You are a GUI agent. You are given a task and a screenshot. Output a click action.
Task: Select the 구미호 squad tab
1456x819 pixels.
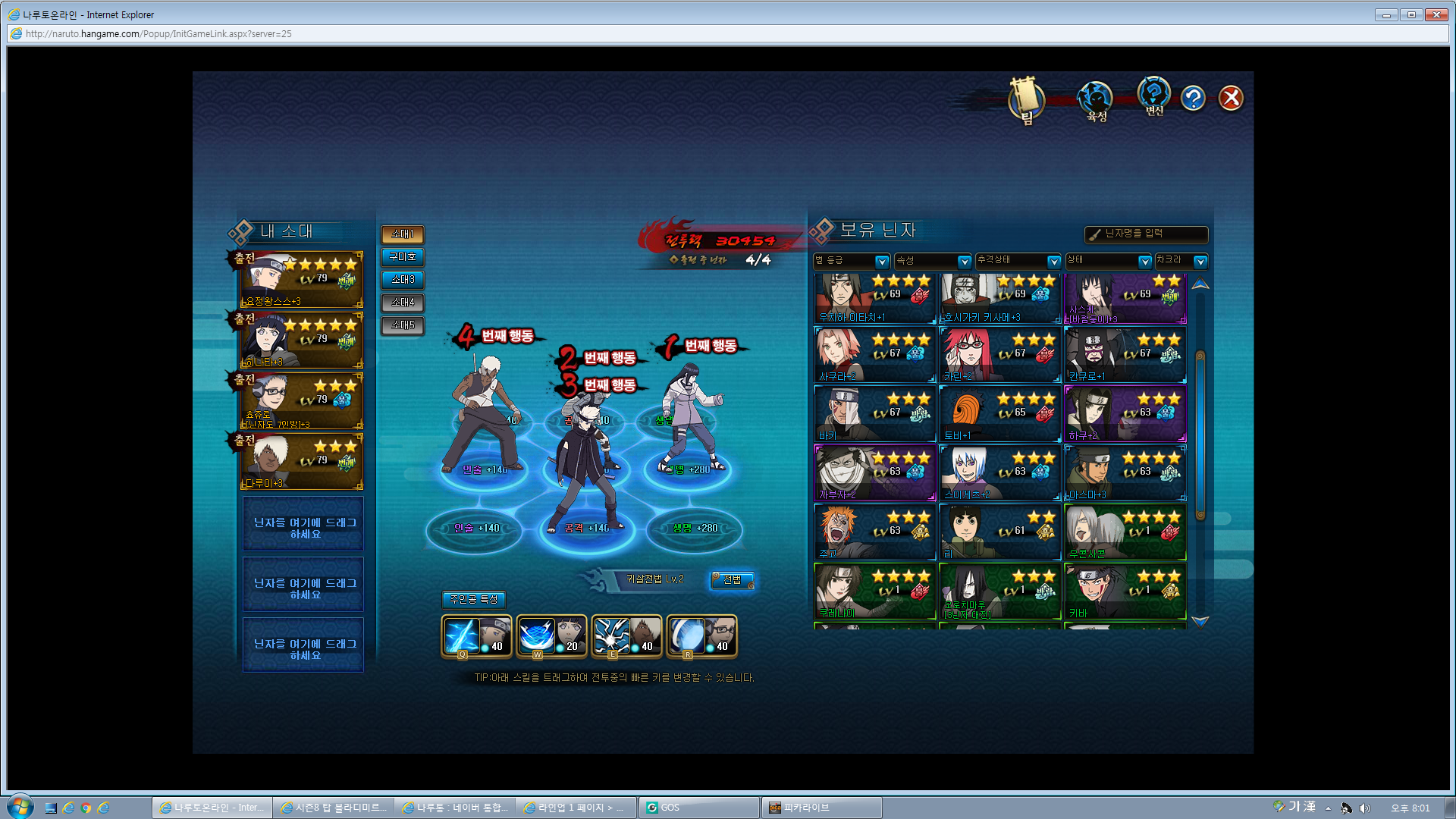(403, 257)
